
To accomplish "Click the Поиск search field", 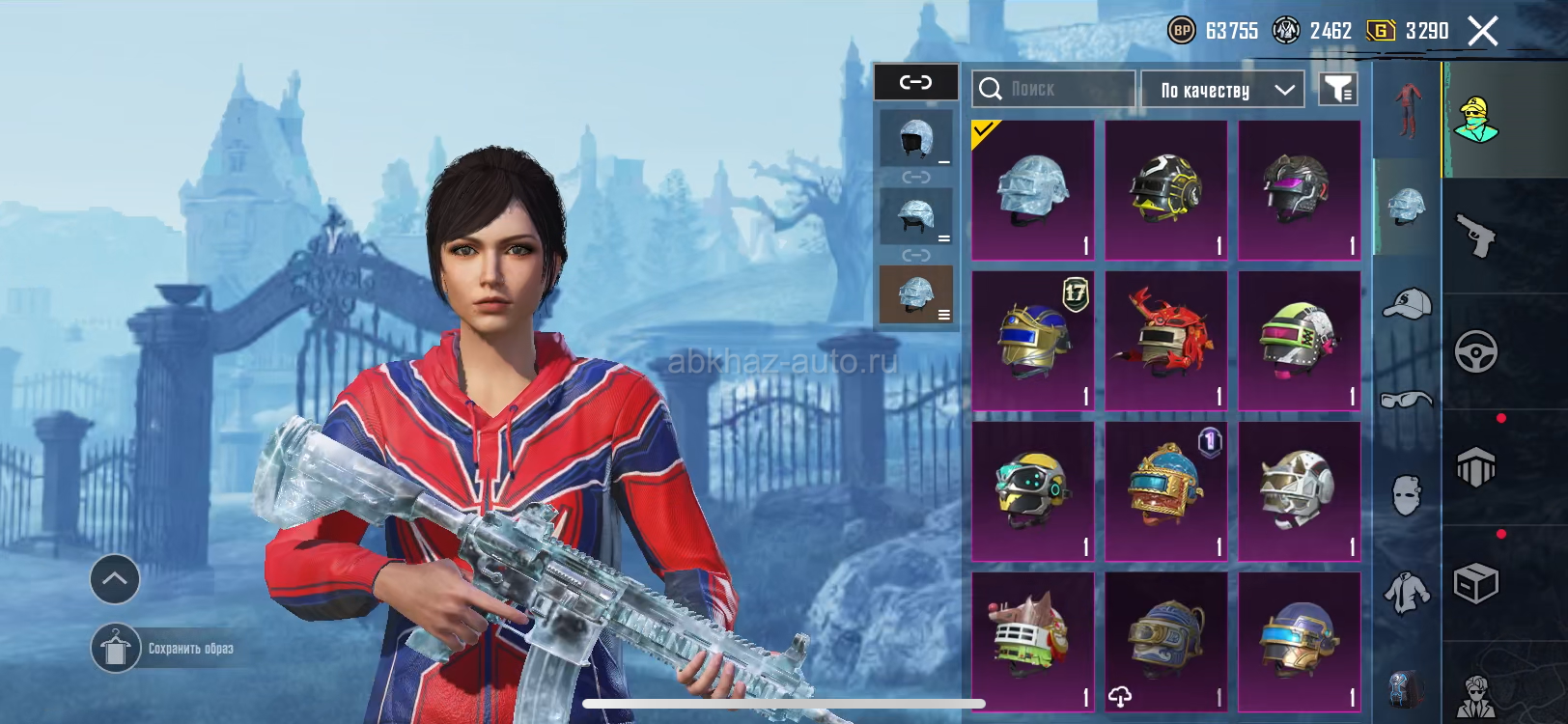I will 1054,89.
